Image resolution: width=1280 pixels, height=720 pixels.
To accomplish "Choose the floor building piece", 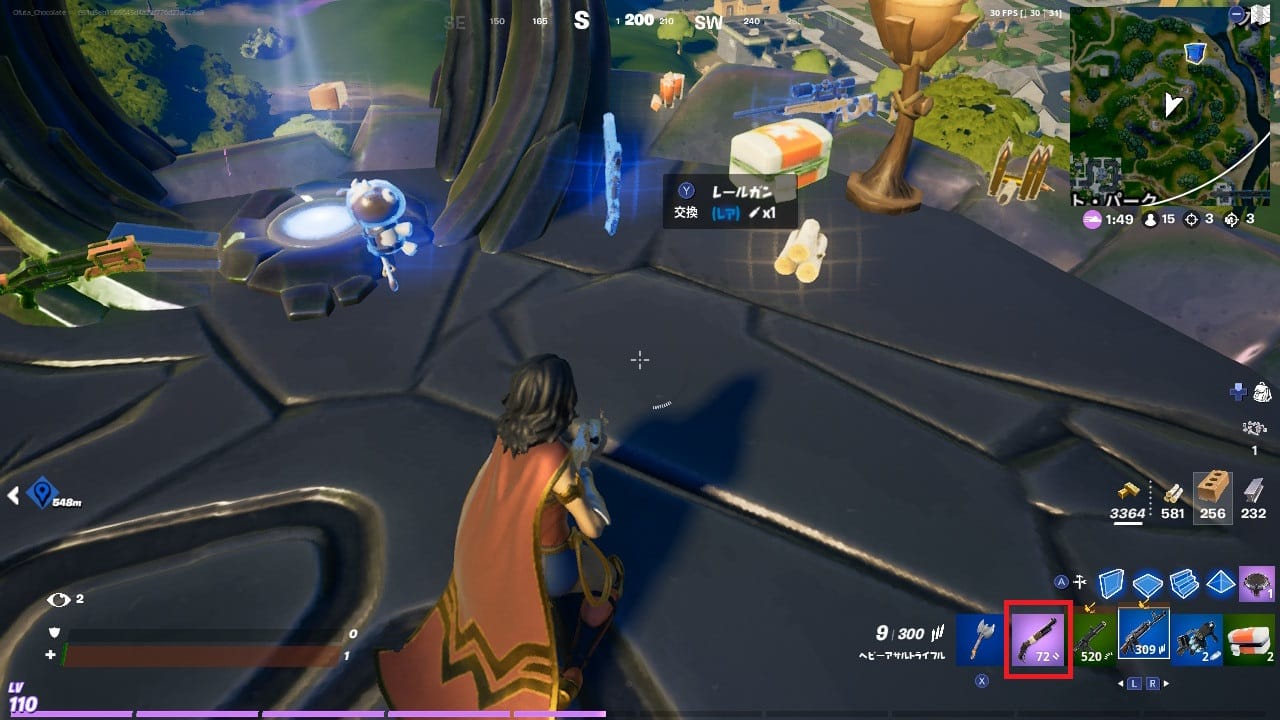I will point(1149,583).
